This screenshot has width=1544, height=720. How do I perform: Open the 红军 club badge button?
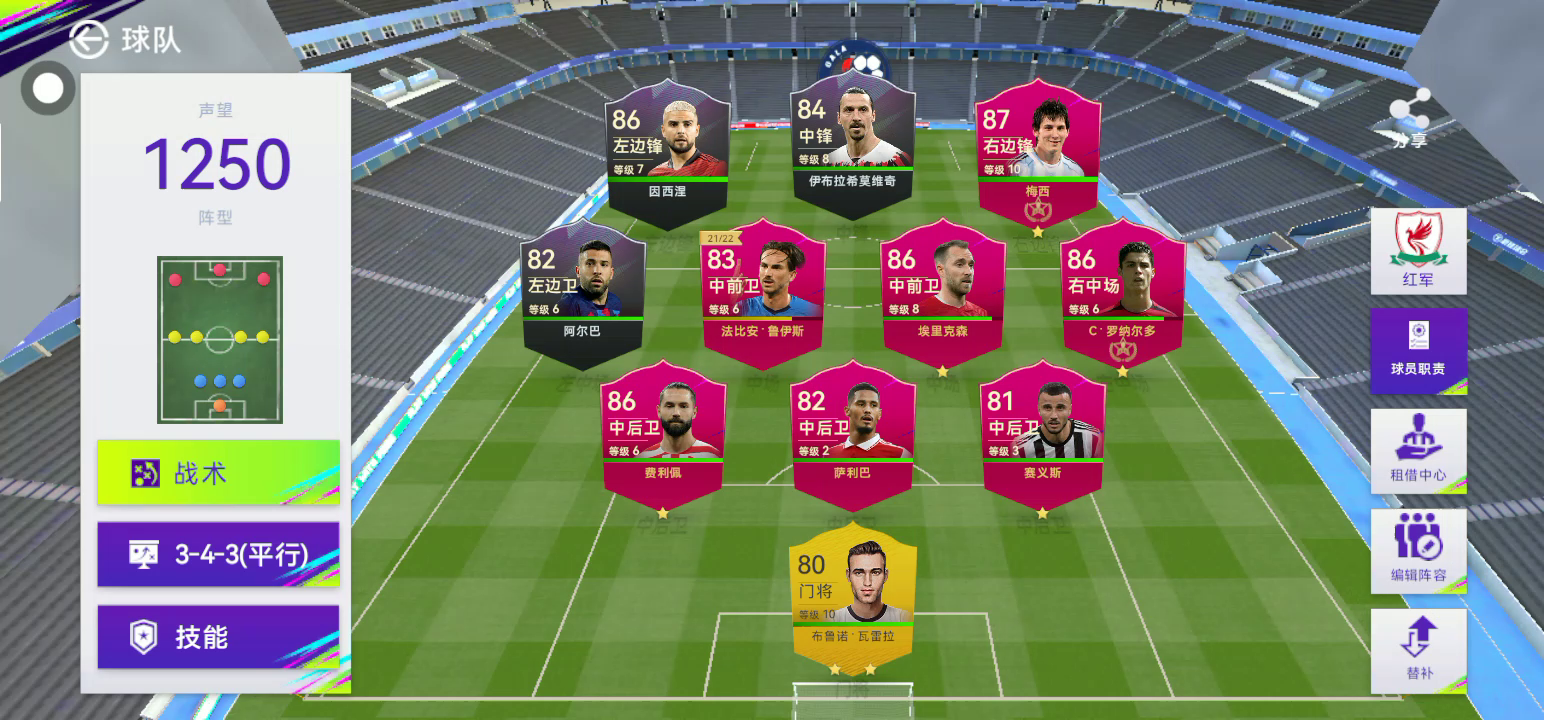click(x=1418, y=251)
